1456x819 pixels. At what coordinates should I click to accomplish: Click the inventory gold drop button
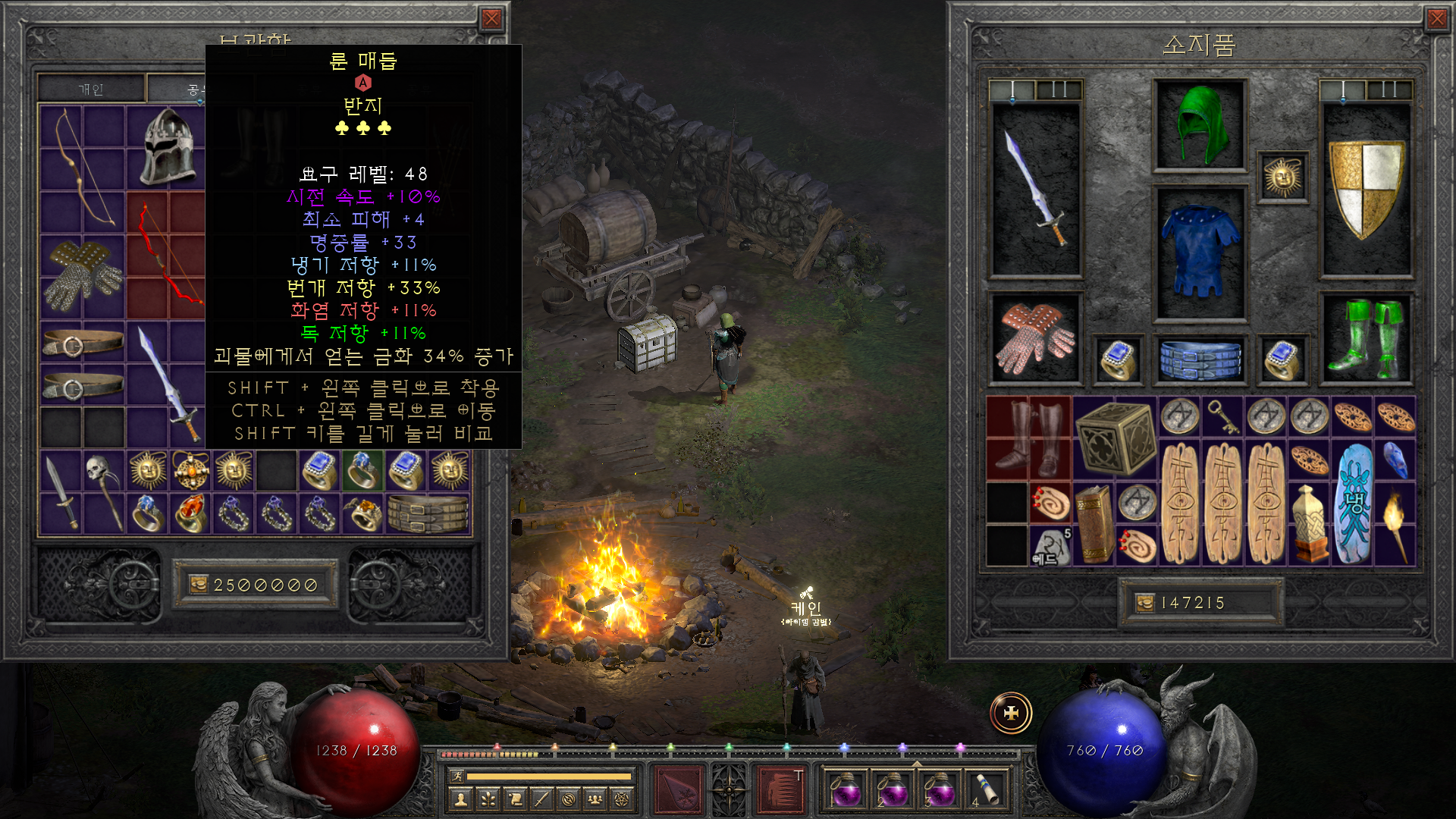1144,603
